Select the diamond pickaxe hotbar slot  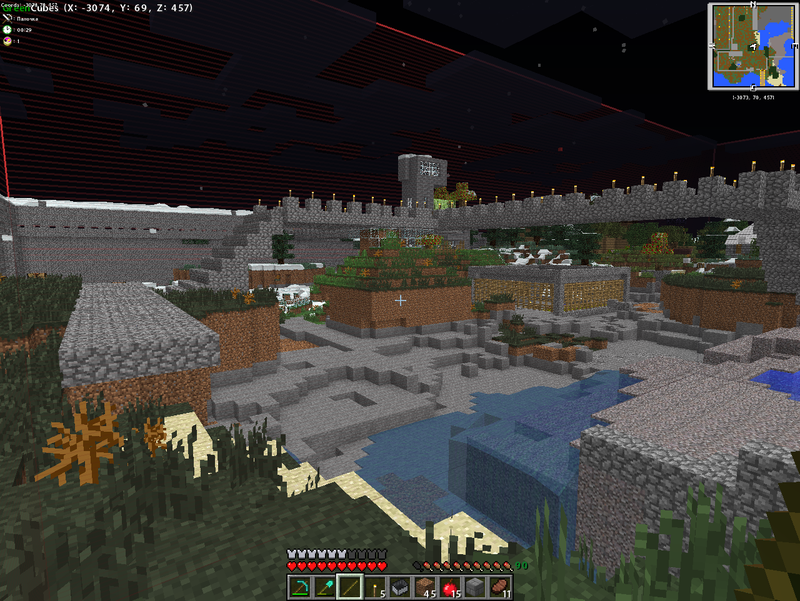[x=301, y=587]
